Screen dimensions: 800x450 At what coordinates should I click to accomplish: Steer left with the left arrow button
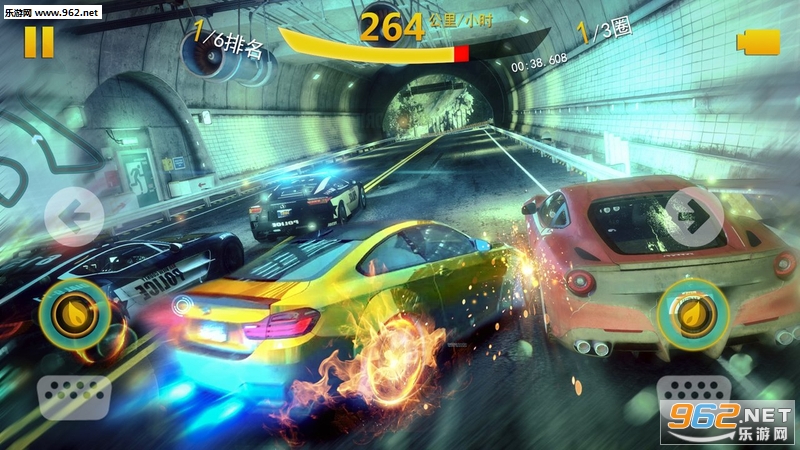pos(75,215)
